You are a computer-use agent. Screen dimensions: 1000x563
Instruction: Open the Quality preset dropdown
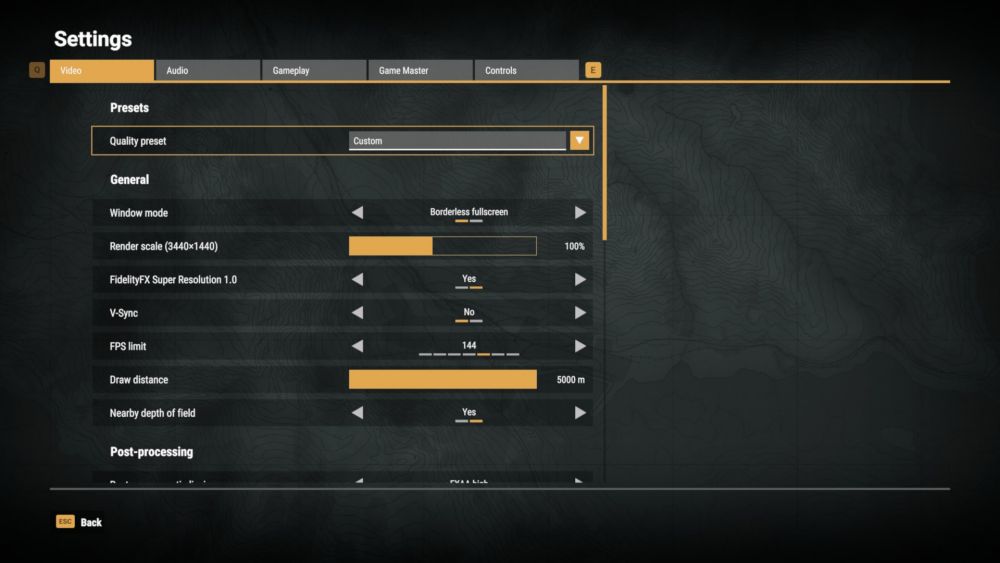pos(579,141)
